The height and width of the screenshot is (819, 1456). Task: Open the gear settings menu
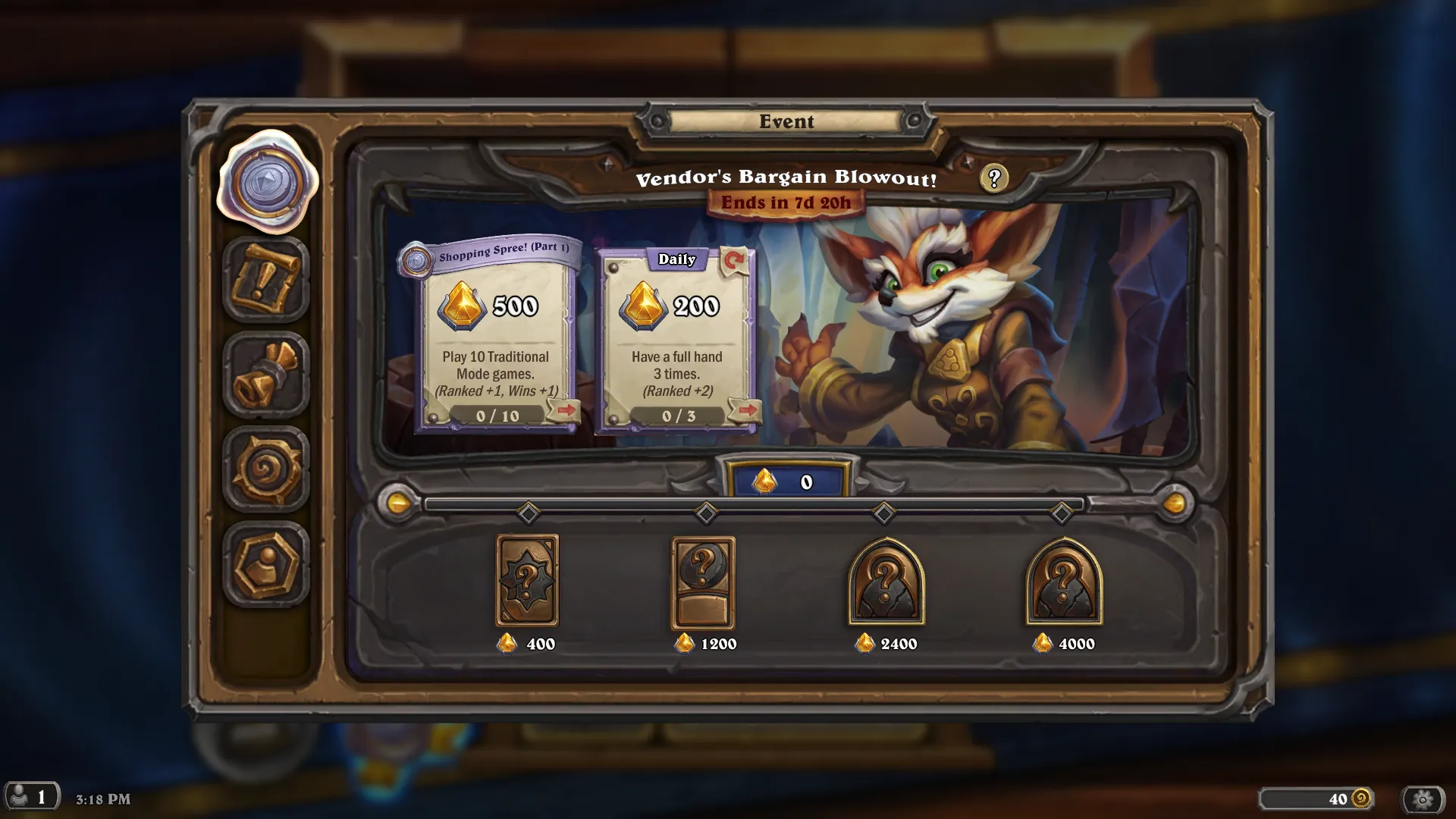tap(1423, 799)
